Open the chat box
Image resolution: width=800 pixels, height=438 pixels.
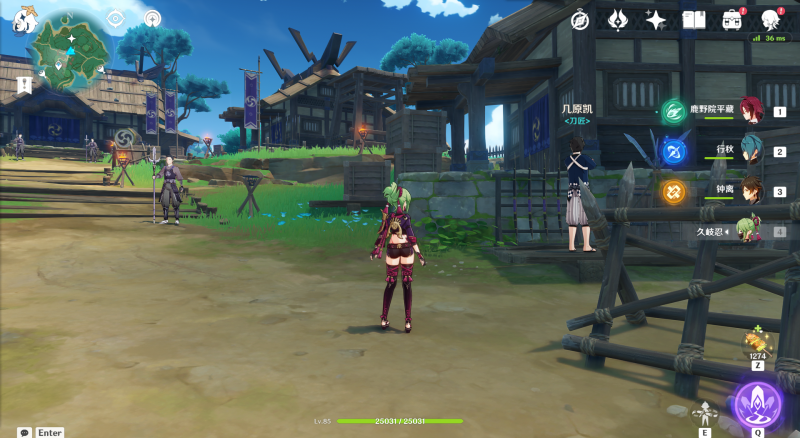[24, 432]
